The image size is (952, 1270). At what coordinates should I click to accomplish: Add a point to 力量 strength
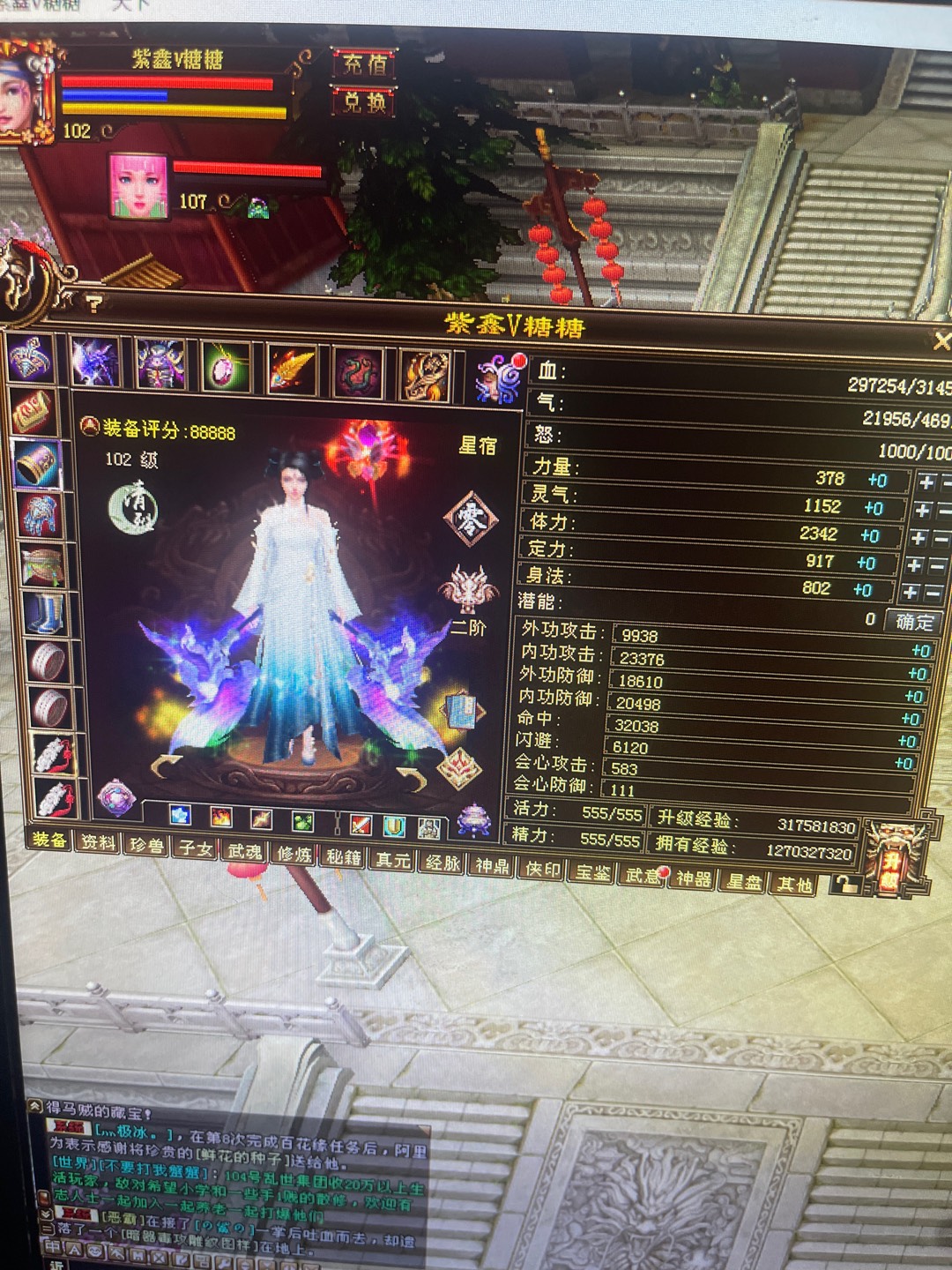[926, 482]
